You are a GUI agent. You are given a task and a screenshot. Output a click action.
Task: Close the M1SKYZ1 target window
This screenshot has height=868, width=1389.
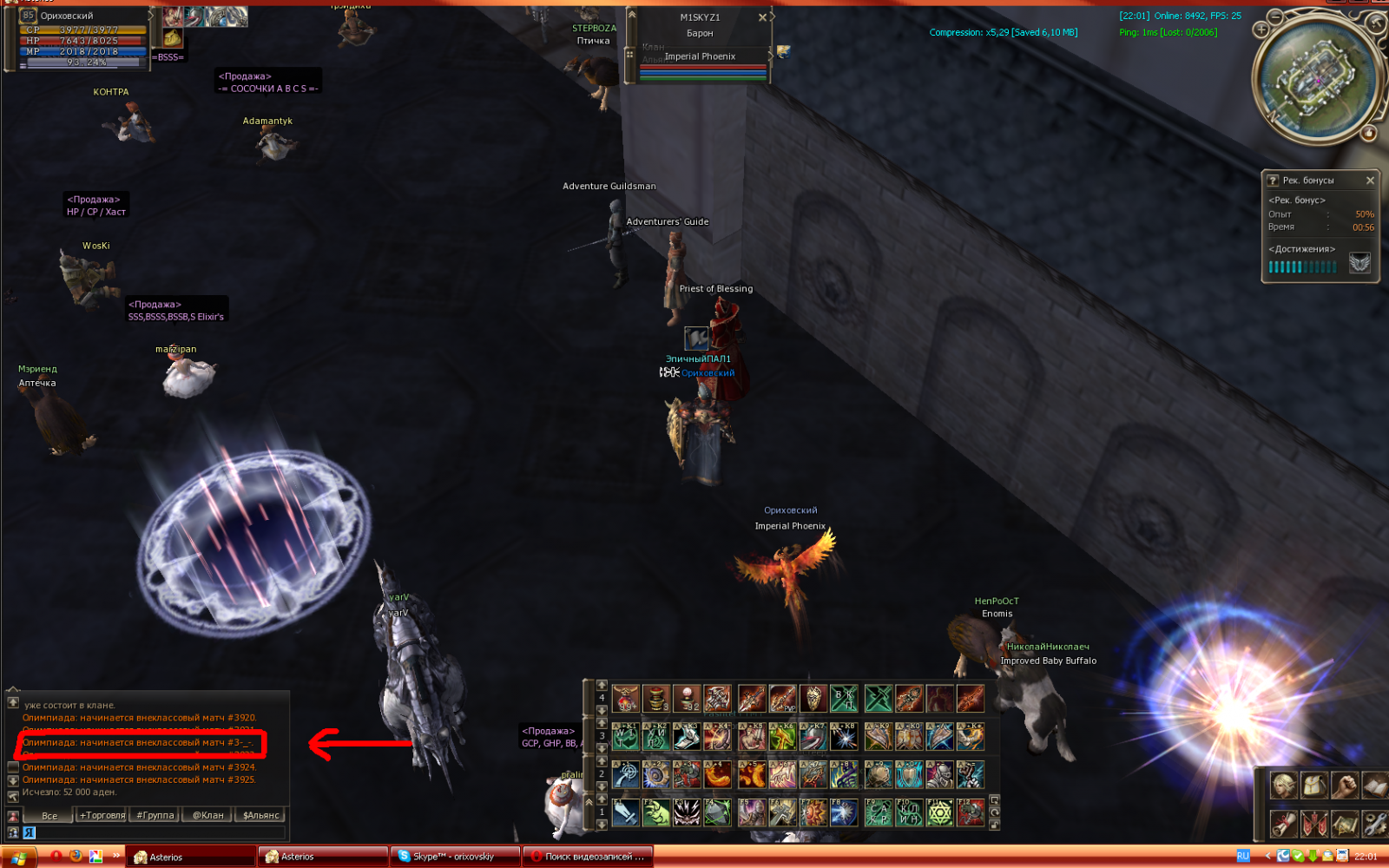(762, 17)
